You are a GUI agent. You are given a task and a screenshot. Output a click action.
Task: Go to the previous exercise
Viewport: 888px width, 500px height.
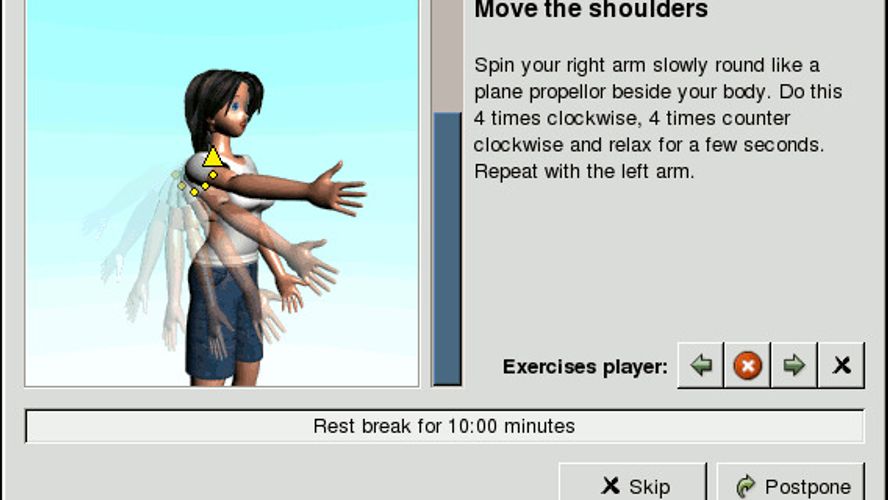[701, 366]
